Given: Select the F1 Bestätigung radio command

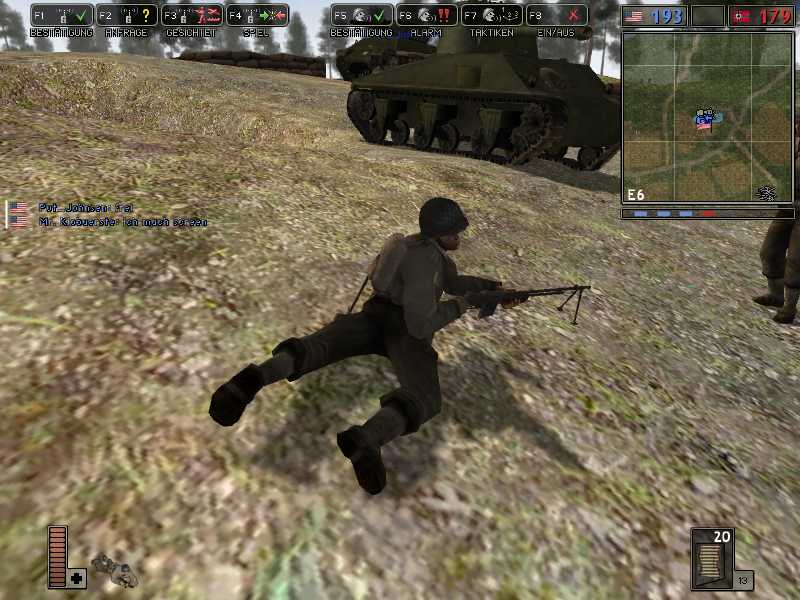Looking at the screenshot, I should (x=61, y=16).
